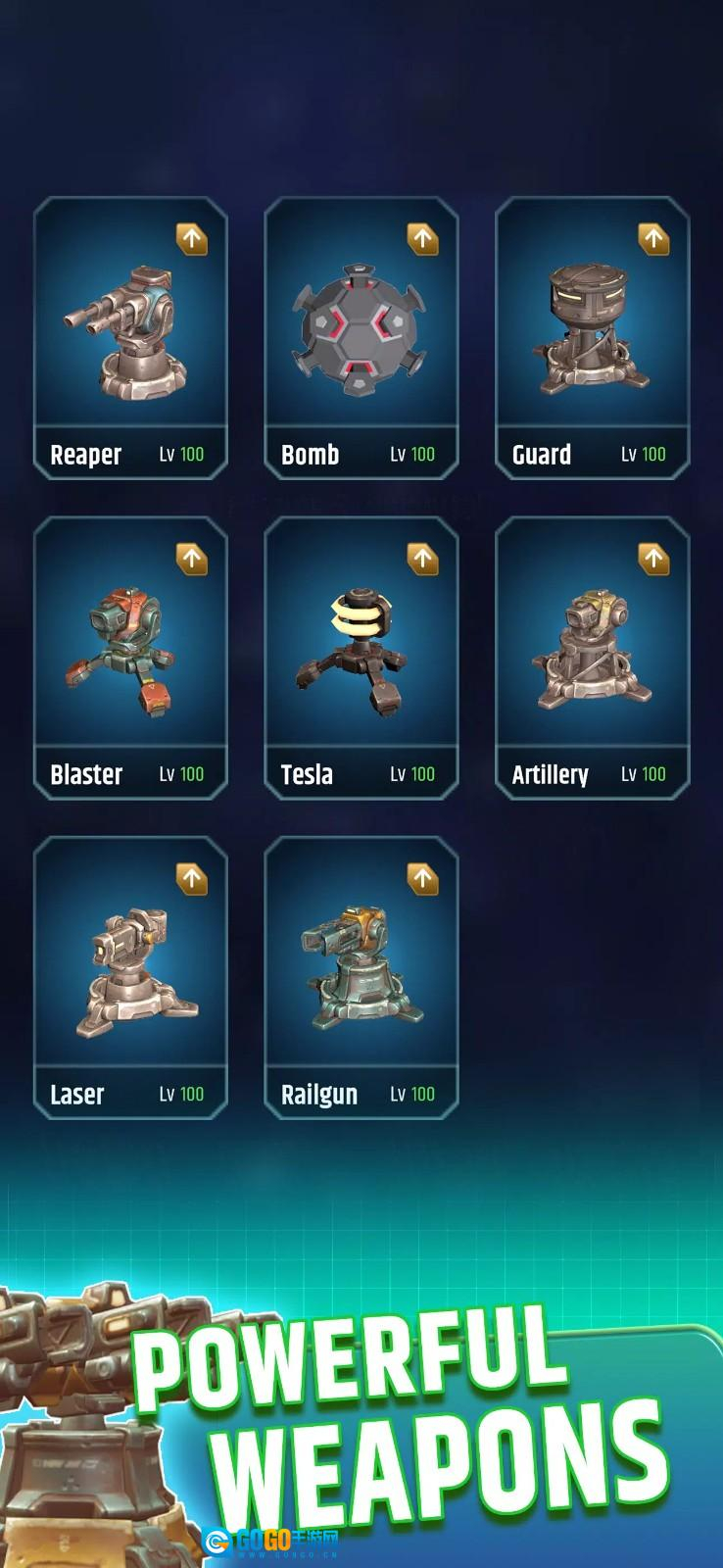The width and height of the screenshot is (723, 1568).
Task: Click the Railgun upgrade arrow icon
Action: click(423, 879)
